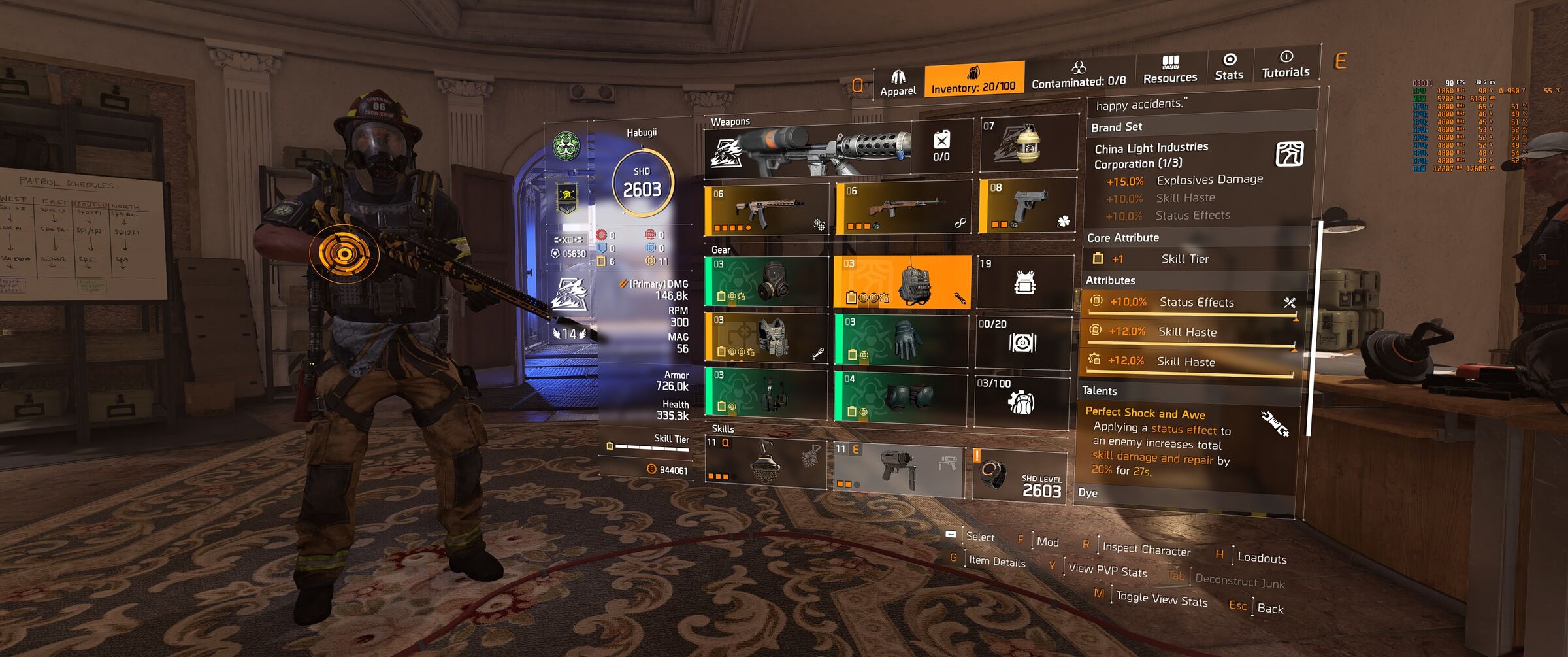Image resolution: width=1568 pixels, height=657 pixels.
Task: Pick the gloves gear slot
Action: click(902, 339)
